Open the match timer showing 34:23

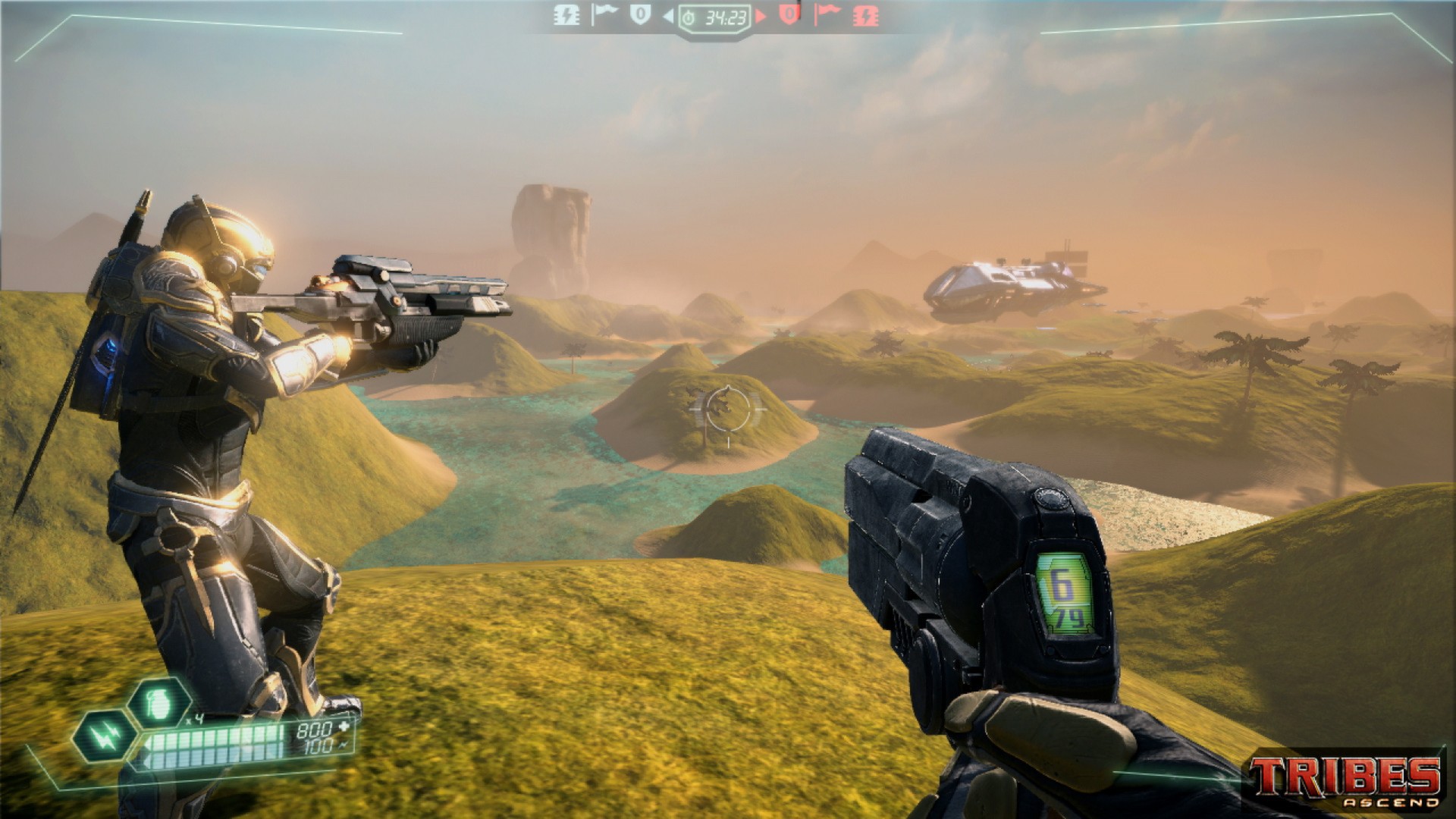726,17
